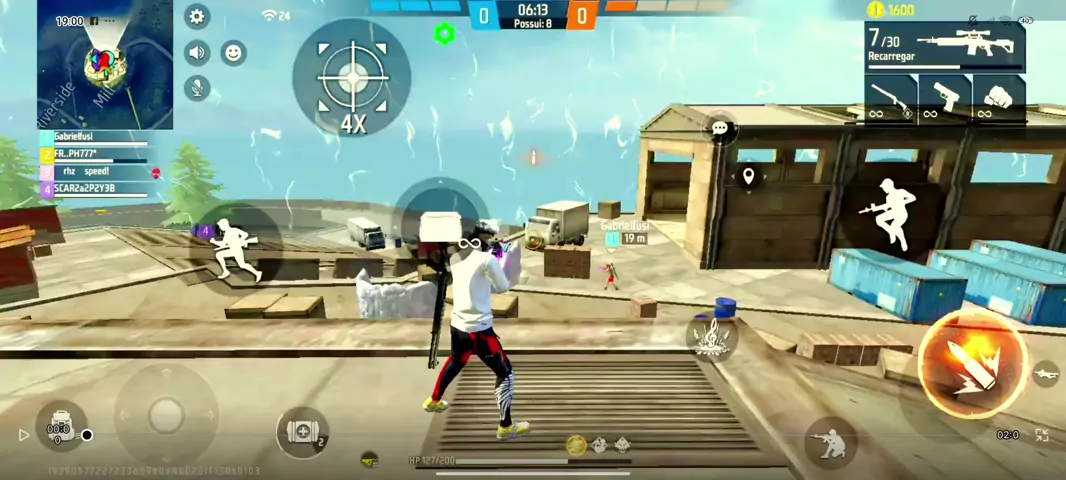Open the settings gear icon

click(x=197, y=17)
